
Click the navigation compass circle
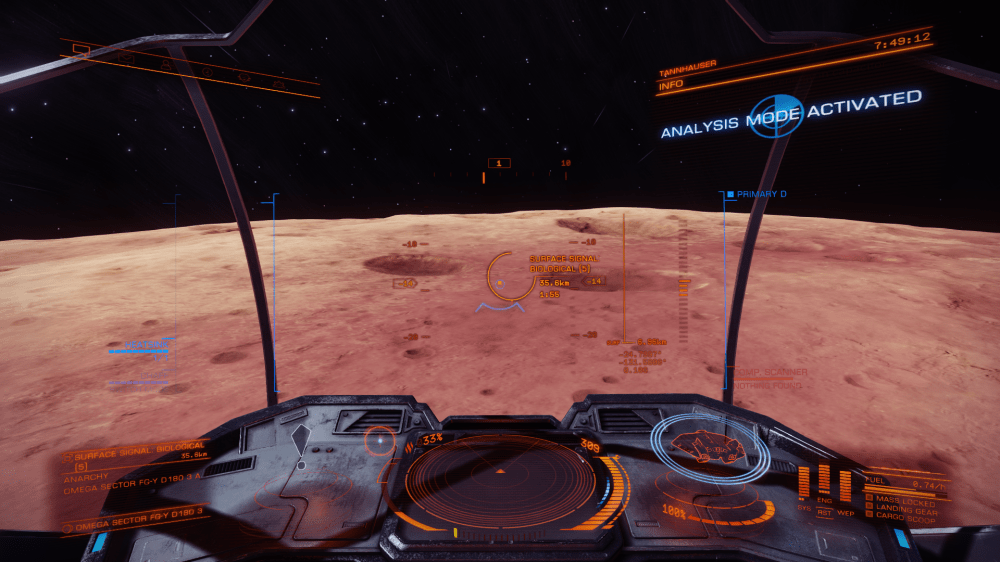[380, 440]
